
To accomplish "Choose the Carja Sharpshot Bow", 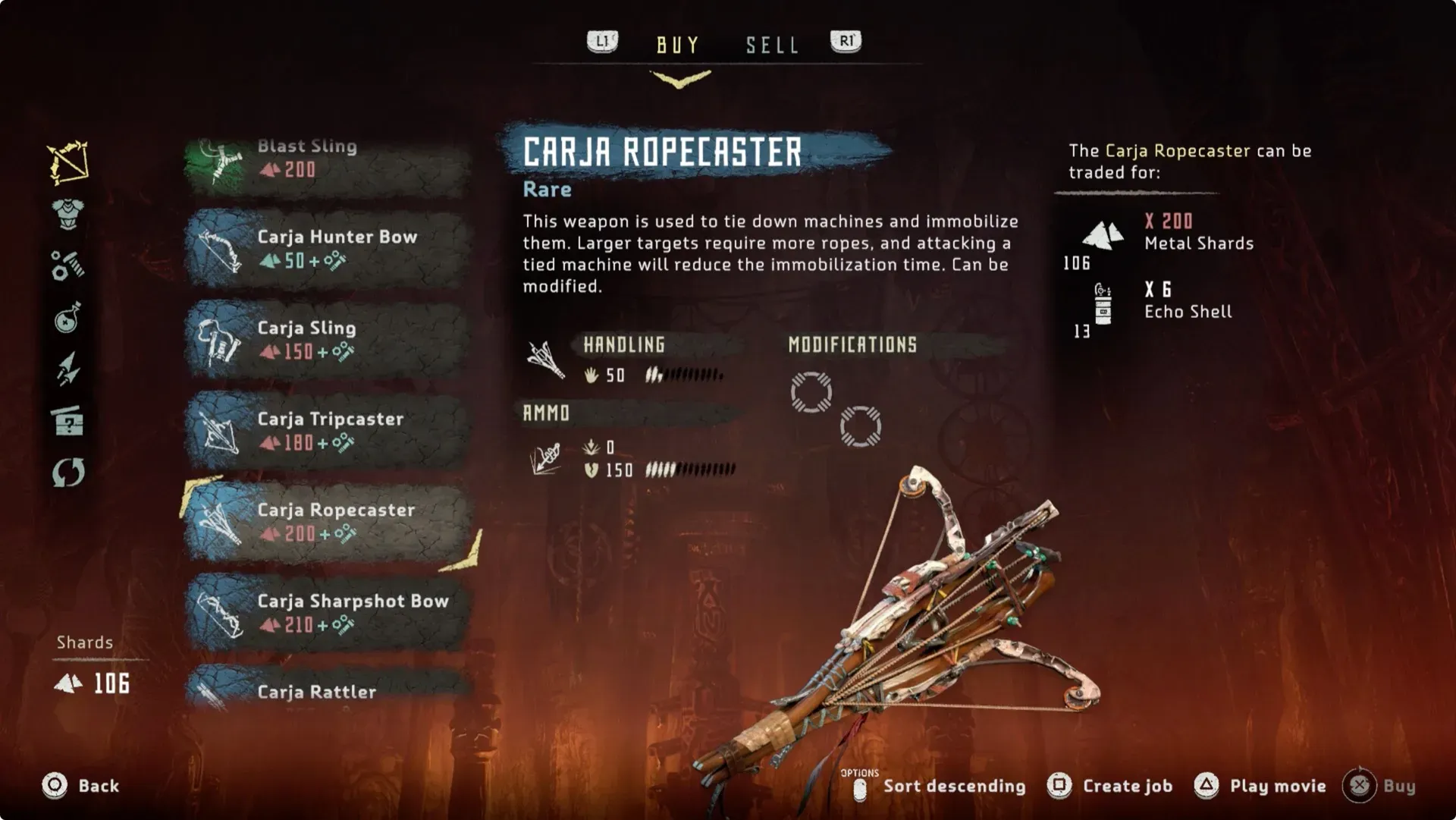I will tap(328, 612).
